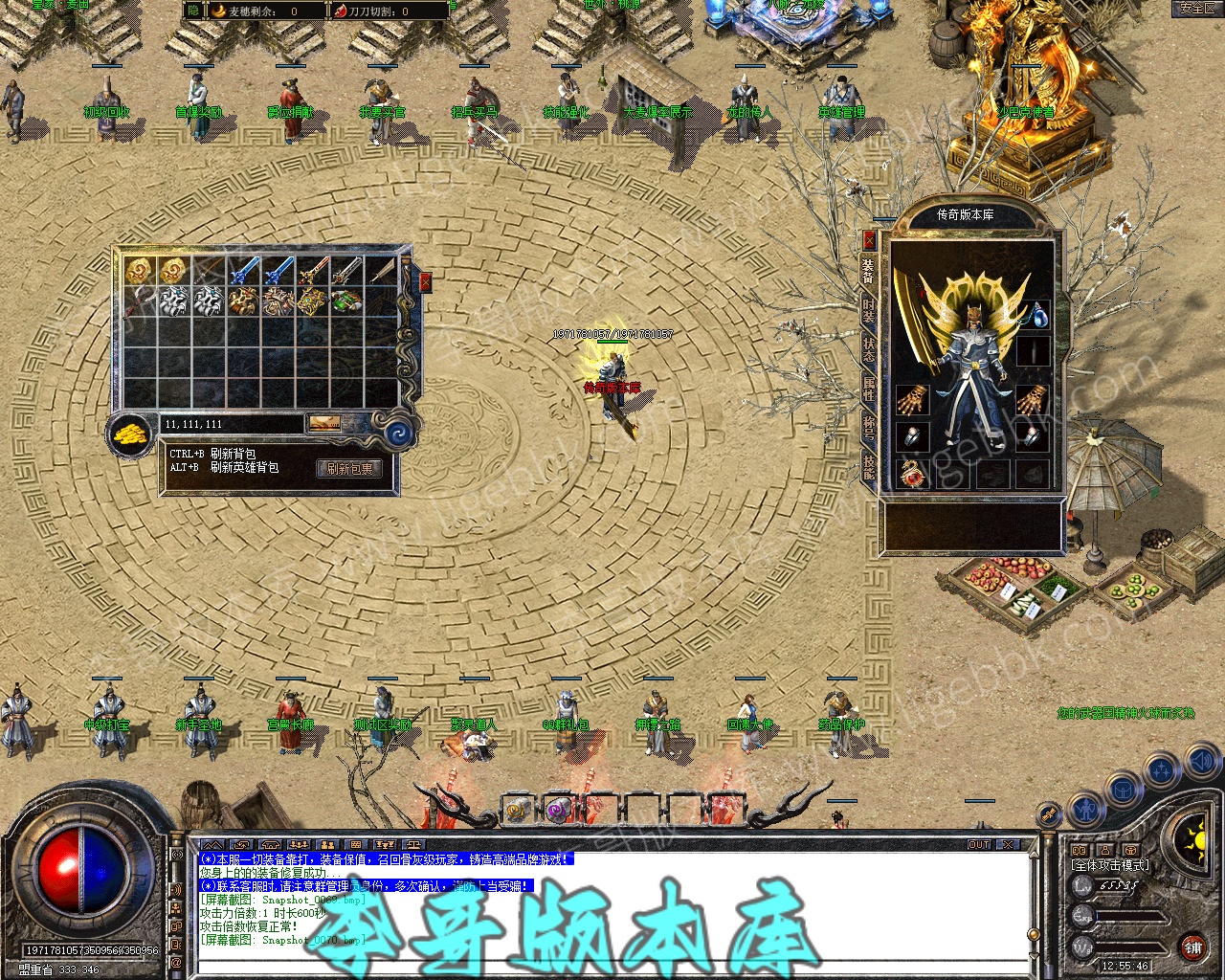This screenshot has width=1225, height=980.
Task: Open the red 铺 shop button
Action: (1192, 948)
